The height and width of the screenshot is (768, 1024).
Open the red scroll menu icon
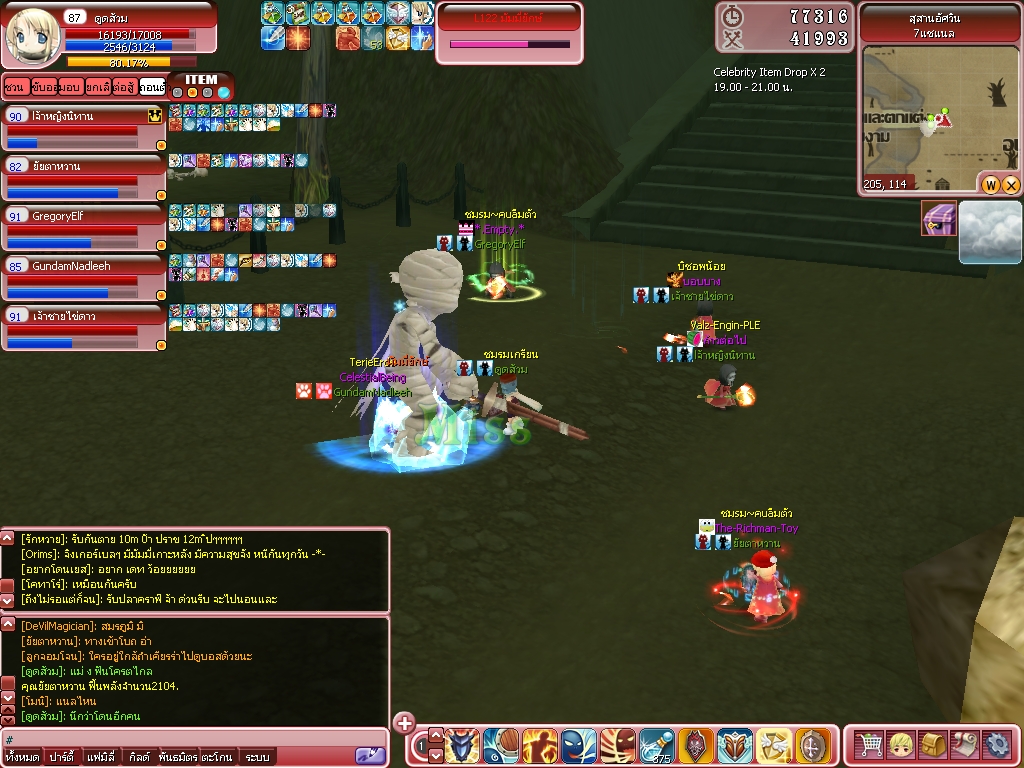tap(966, 745)
